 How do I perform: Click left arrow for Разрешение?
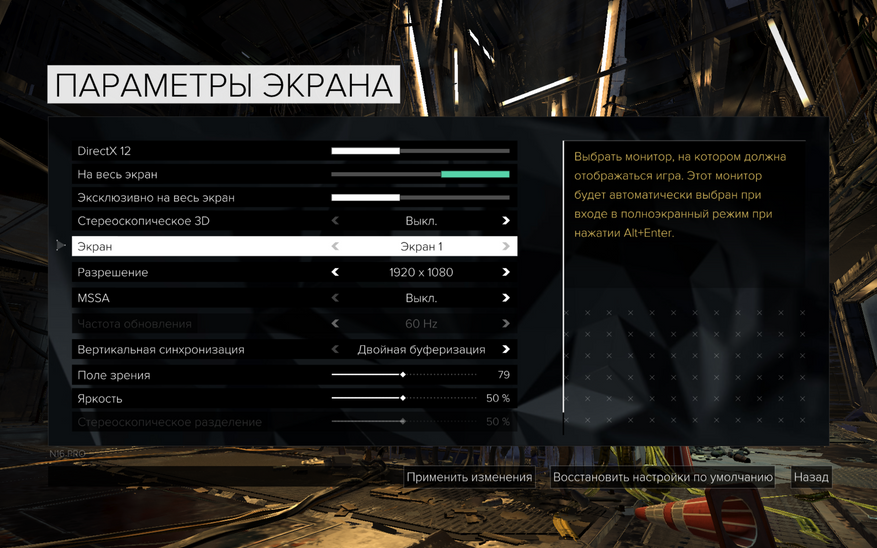coord(335,272)
